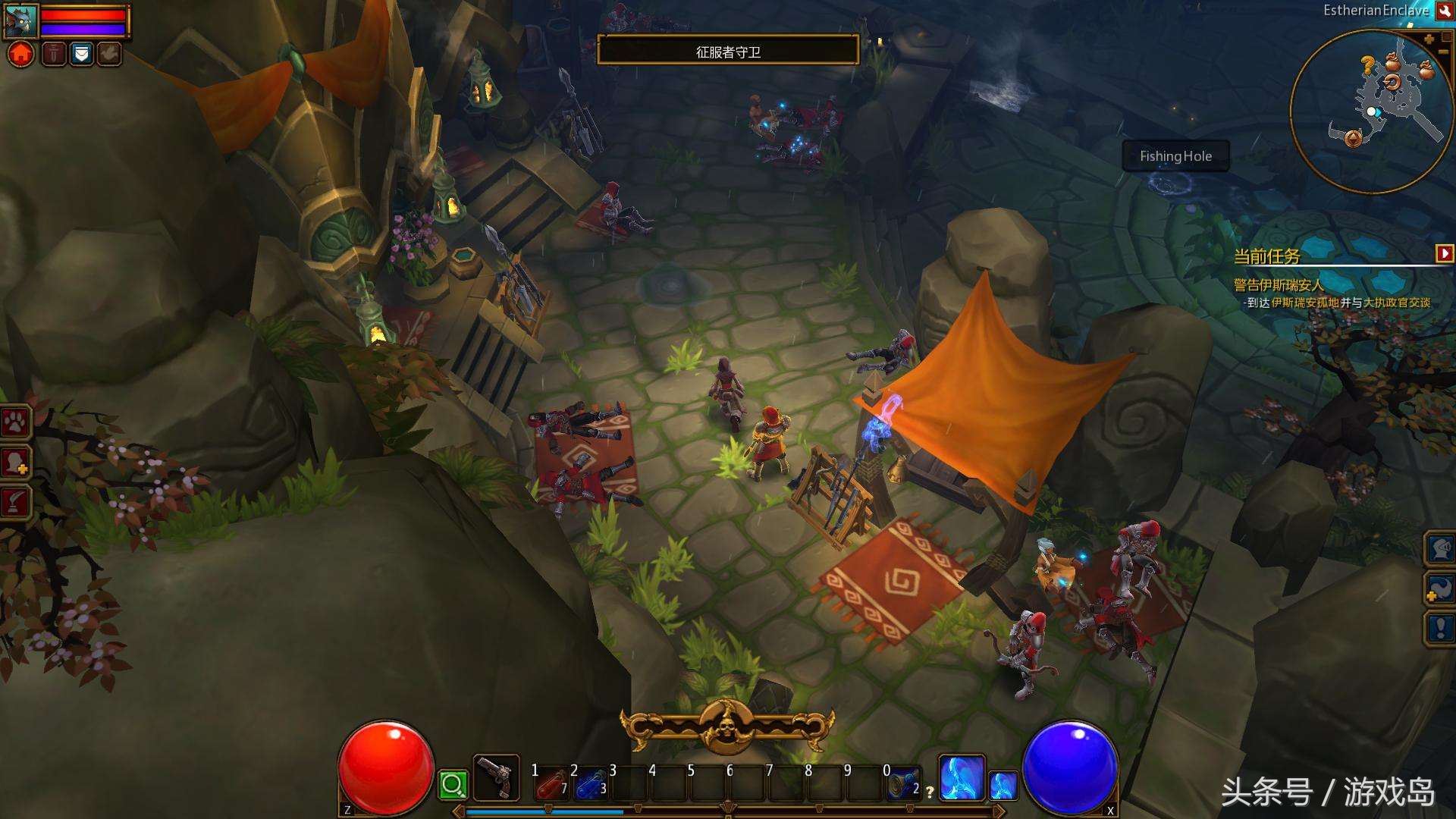Select the pistol weapon slot
Screen dimensions: 1456x819
coord(496,778)
